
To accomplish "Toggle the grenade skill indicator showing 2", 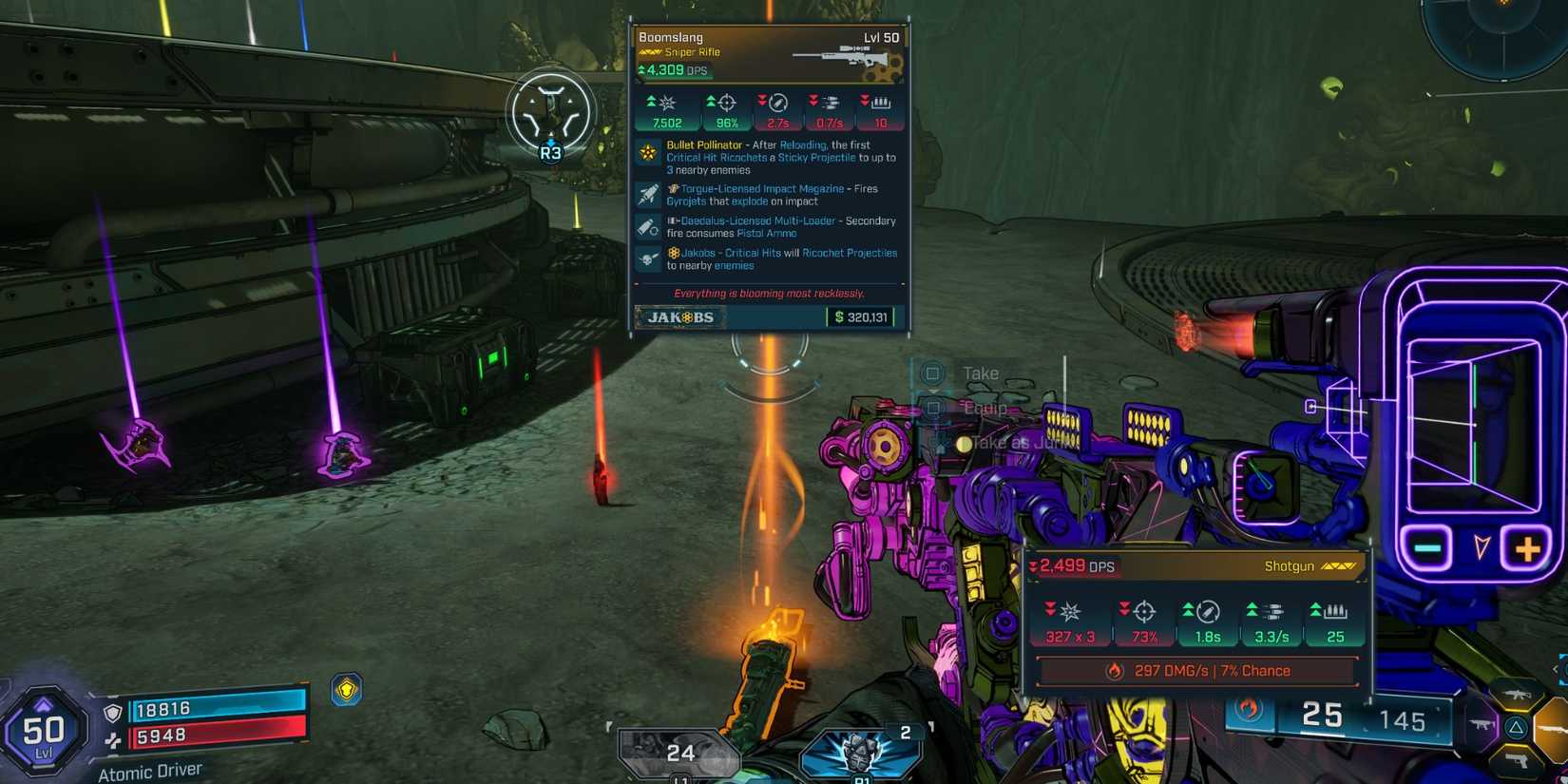I will 860,753.
